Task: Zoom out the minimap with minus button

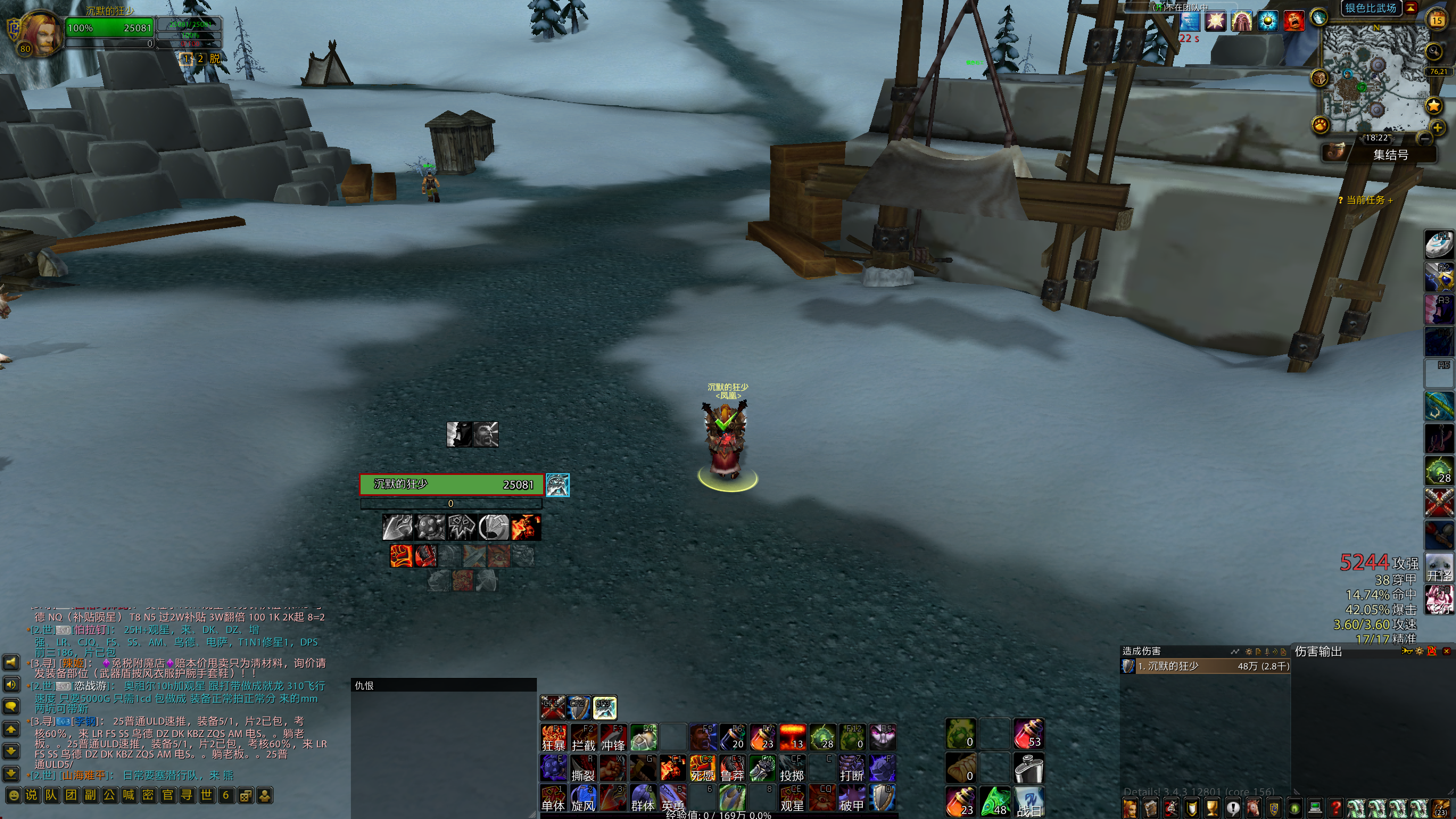Action: (1425, 138)
